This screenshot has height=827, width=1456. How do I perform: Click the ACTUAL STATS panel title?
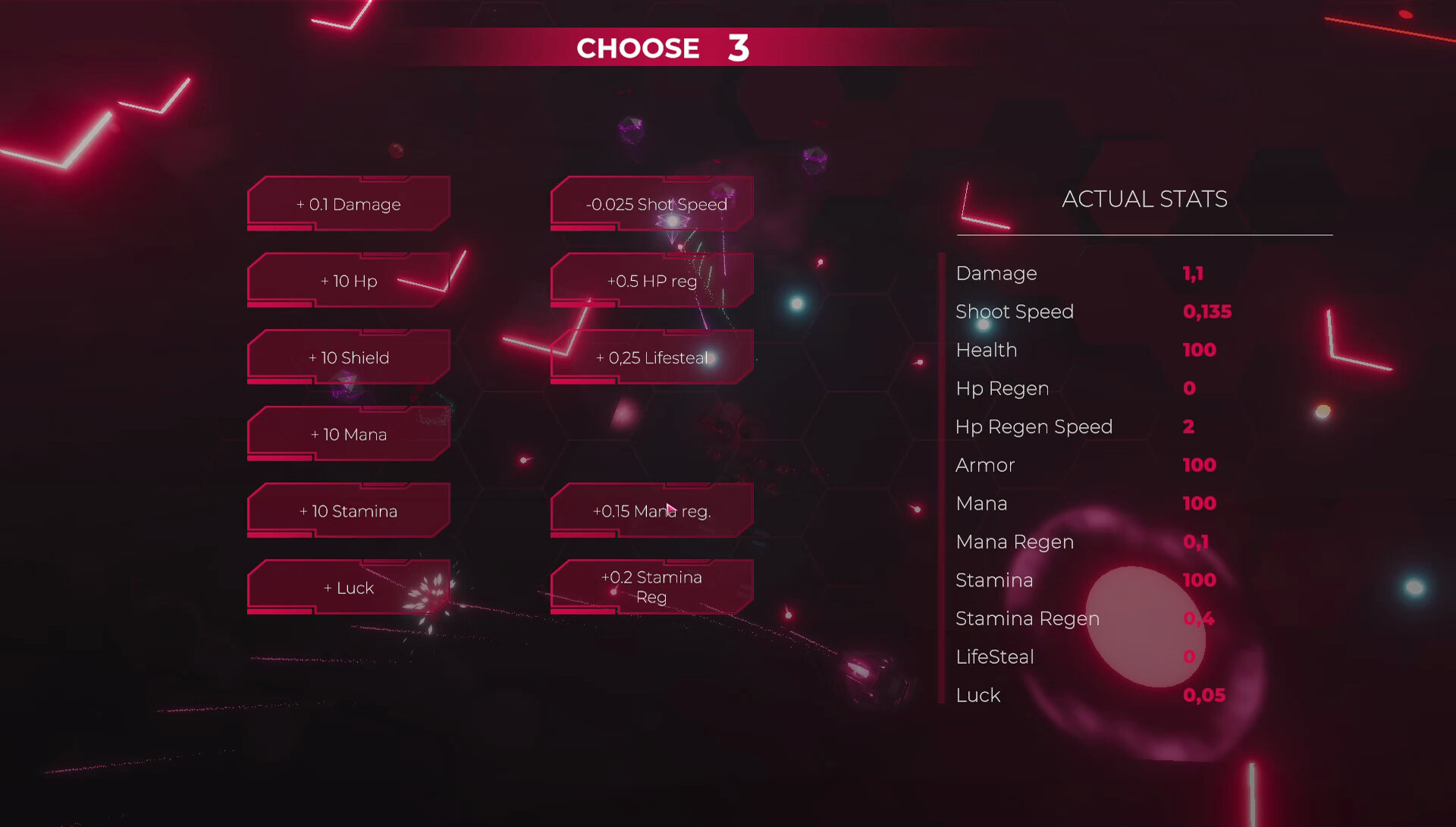(1145, 200)
